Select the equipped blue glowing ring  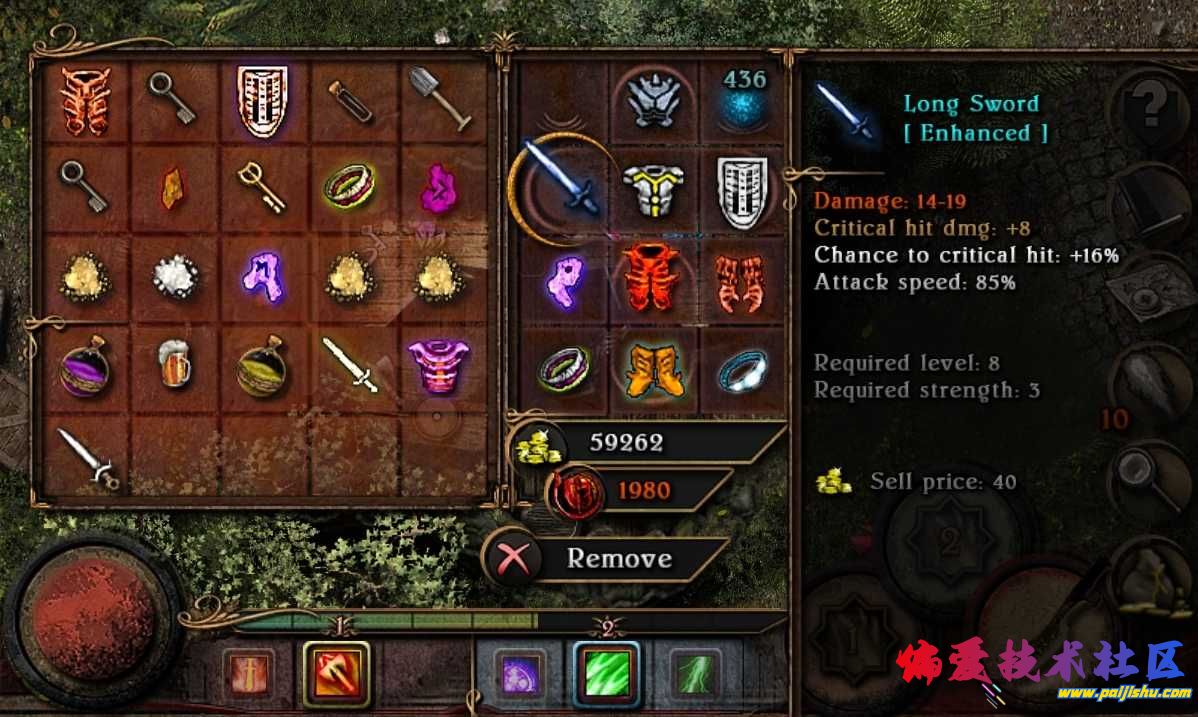pyautogui.click(x=742, y=369)
